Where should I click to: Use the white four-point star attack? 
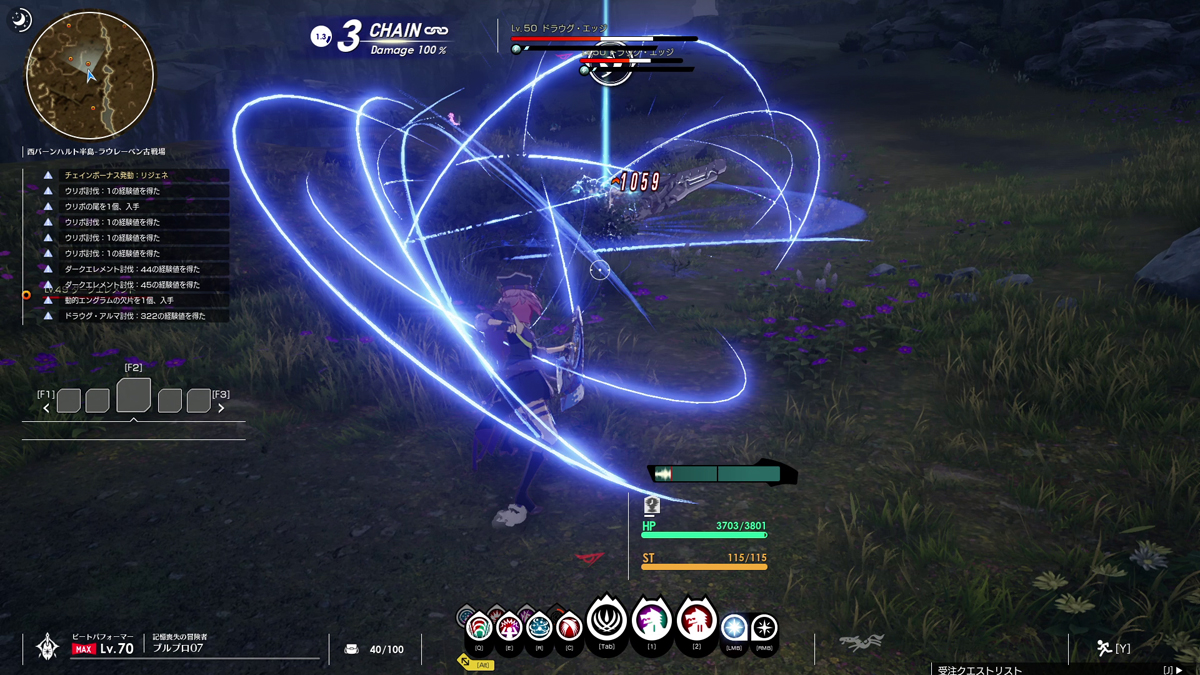pyautogui.click(x=764, y=628)
